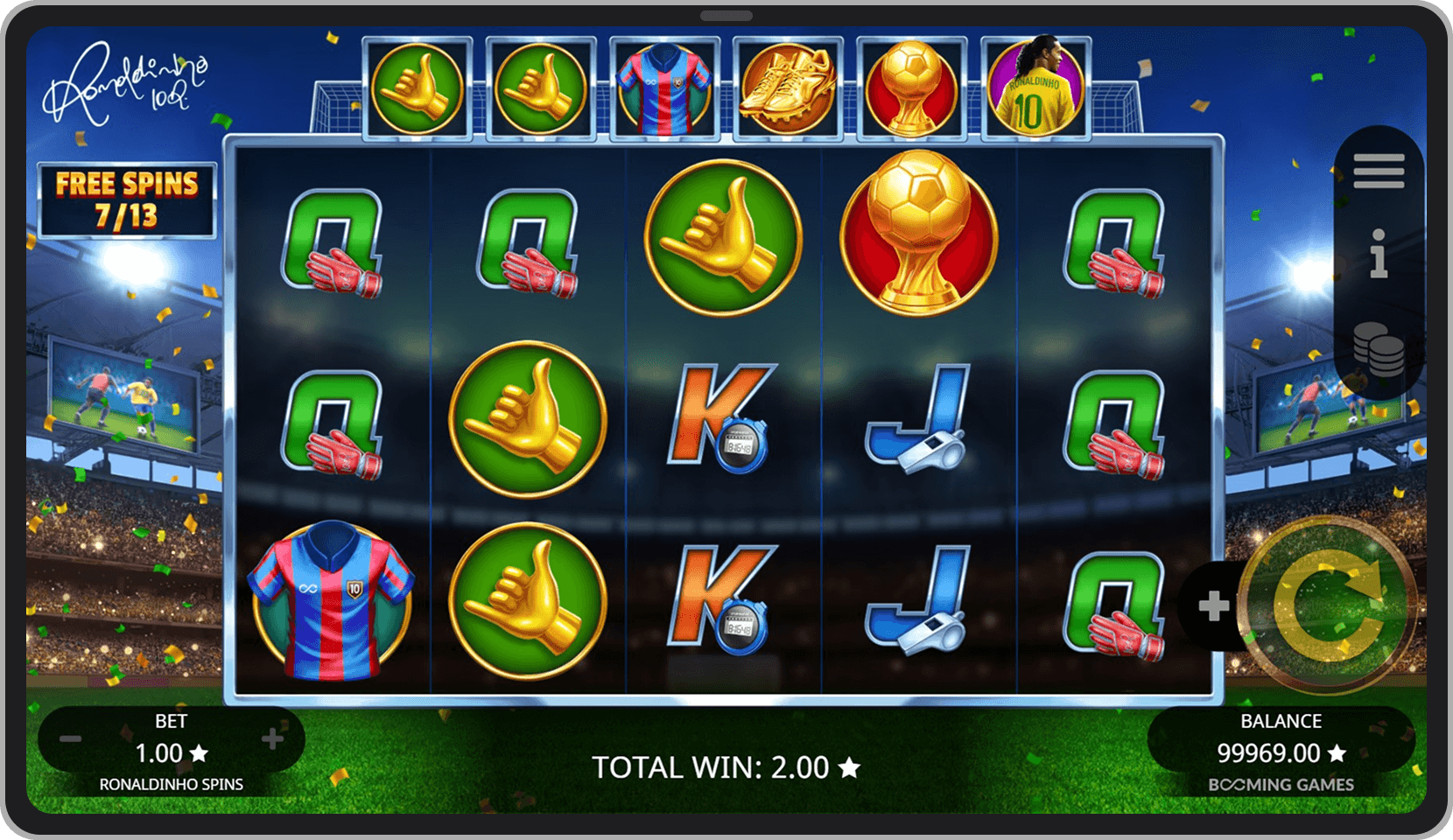The image size is (1453, 840).
Task: Click the FREE SPINS 7/13 counter
Action: pos(125,199)
